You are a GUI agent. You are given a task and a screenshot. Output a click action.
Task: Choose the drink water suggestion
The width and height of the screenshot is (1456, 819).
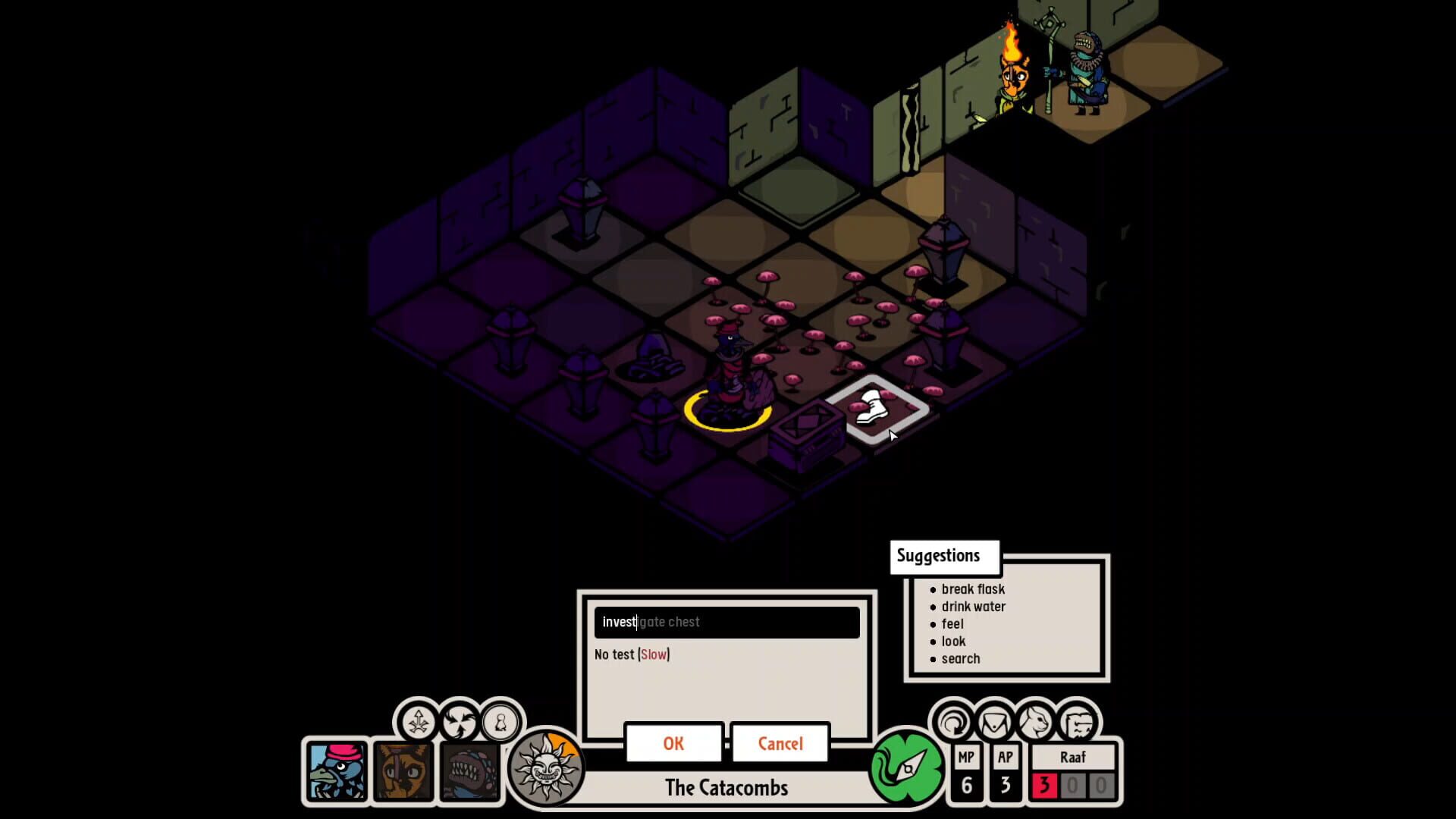click(x=974, y=607)
